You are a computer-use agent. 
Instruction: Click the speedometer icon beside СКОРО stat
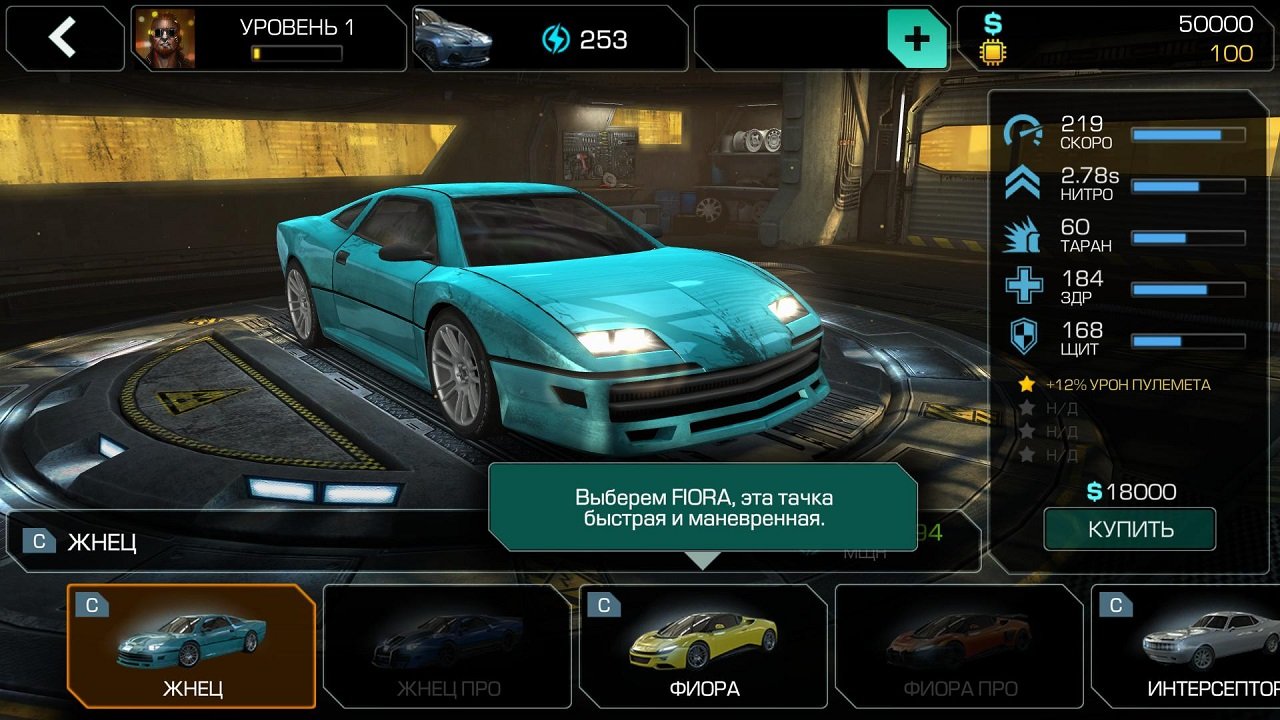(1020, 131)
